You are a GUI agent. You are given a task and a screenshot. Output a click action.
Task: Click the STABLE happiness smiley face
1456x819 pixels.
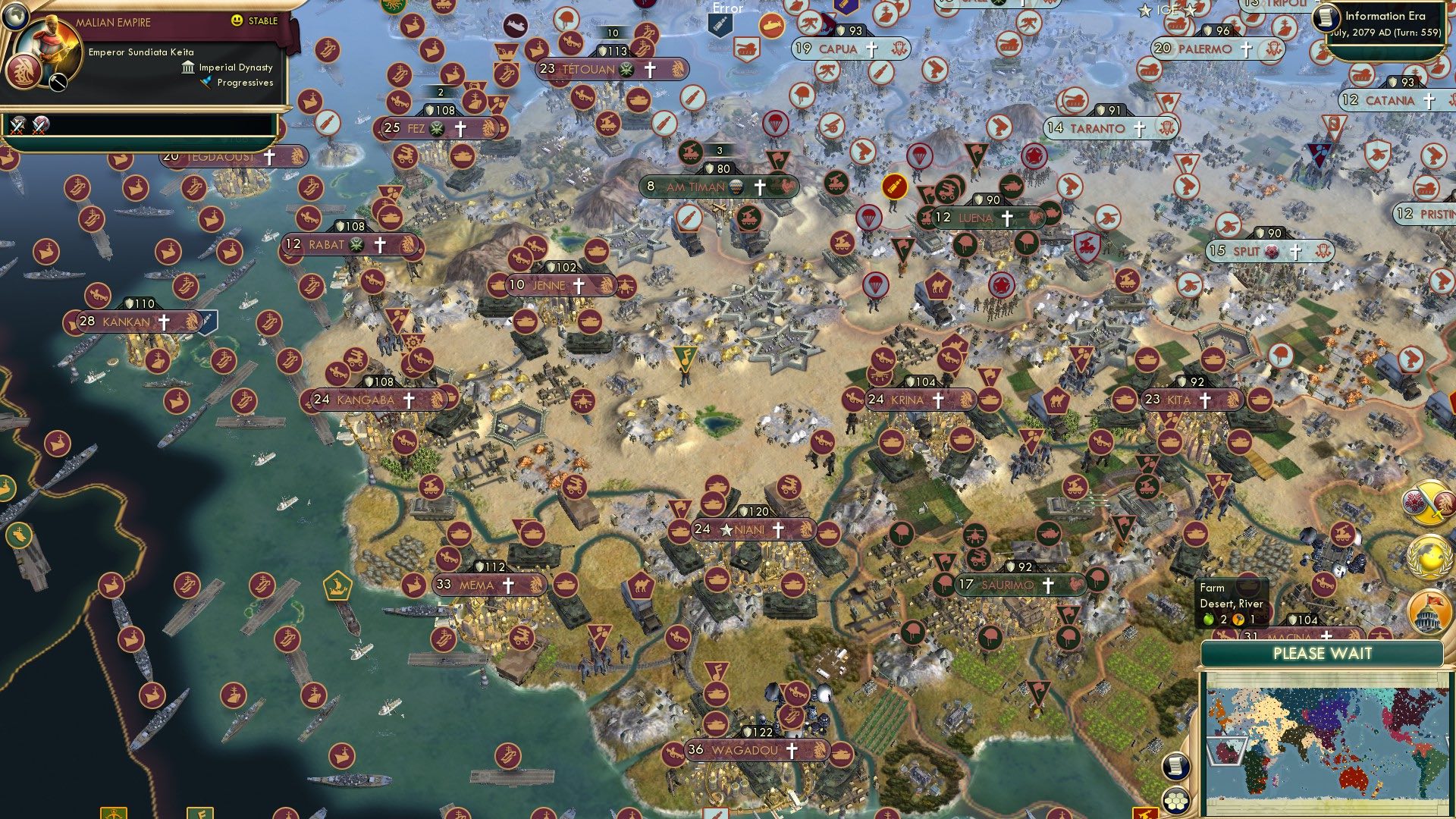pos(238,22)
